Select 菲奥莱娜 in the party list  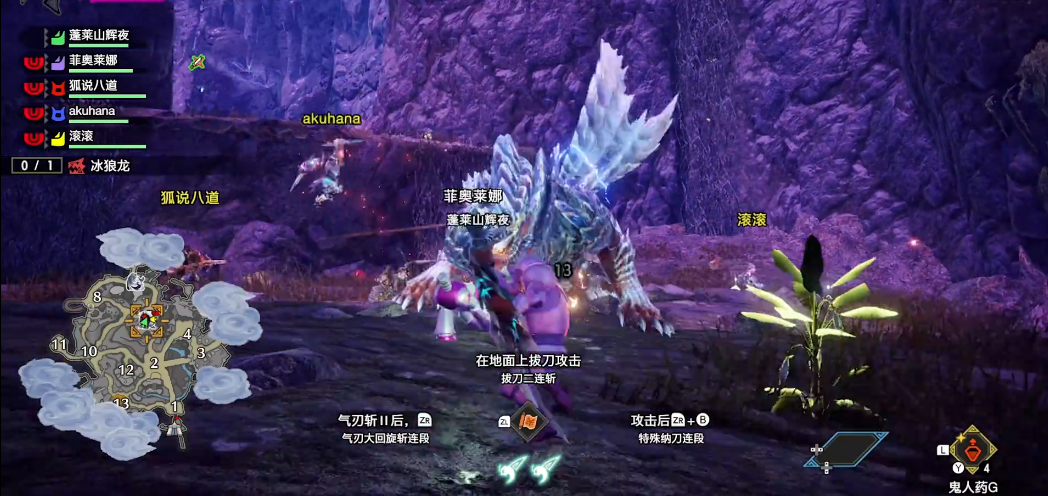[x=92, y=61]
